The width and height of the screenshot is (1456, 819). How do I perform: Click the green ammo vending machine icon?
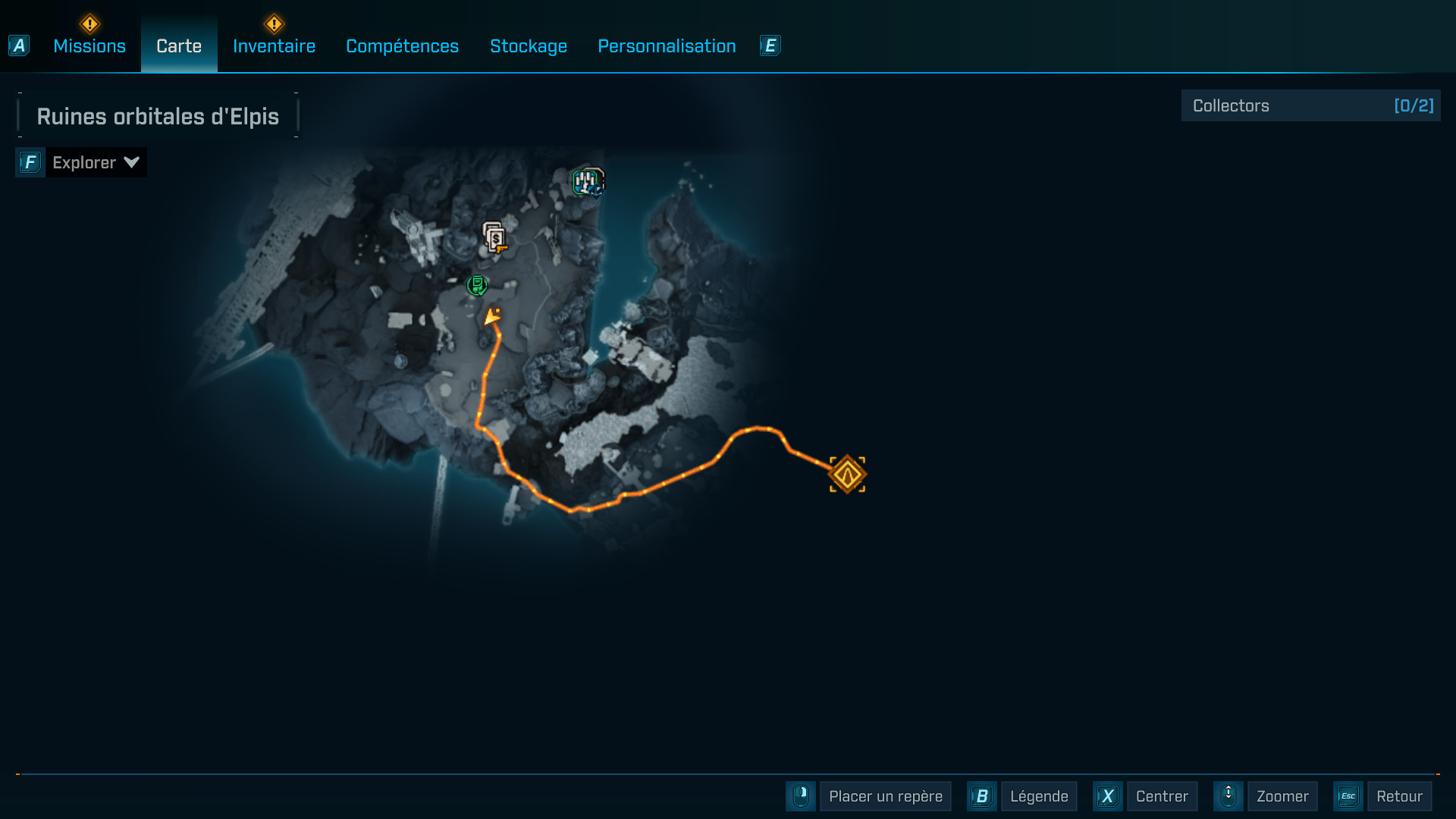[477, 286]
